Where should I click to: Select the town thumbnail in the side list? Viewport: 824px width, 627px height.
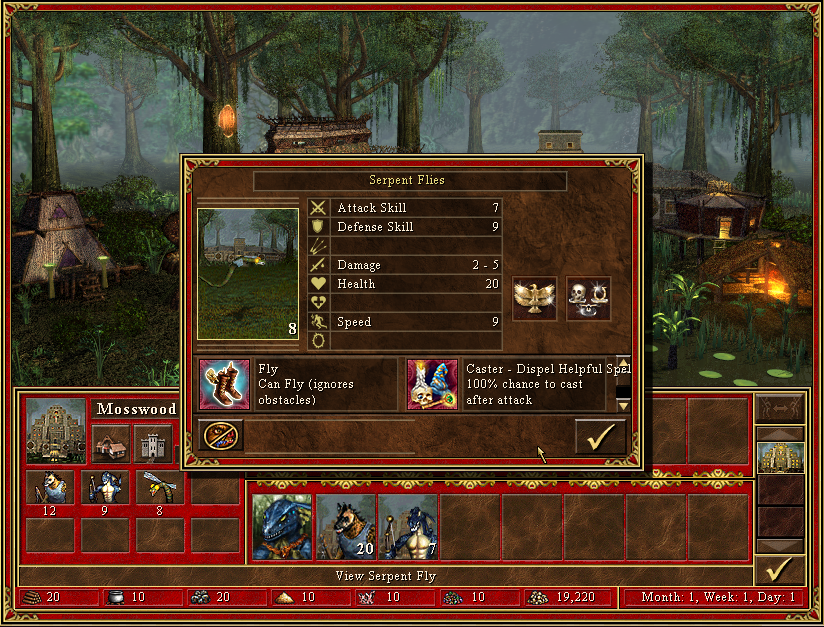click(779, 458)
